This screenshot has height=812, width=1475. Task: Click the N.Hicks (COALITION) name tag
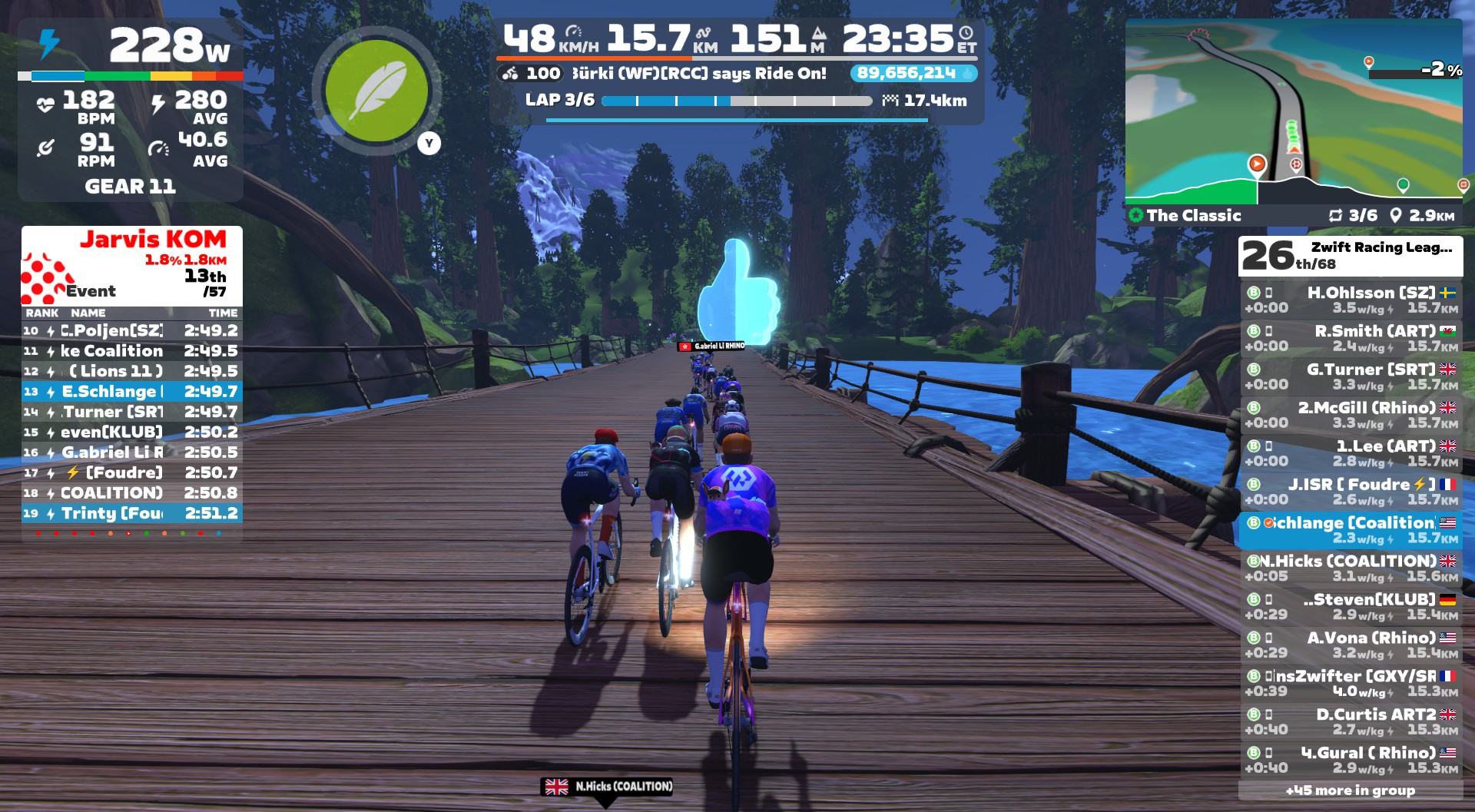608,787
